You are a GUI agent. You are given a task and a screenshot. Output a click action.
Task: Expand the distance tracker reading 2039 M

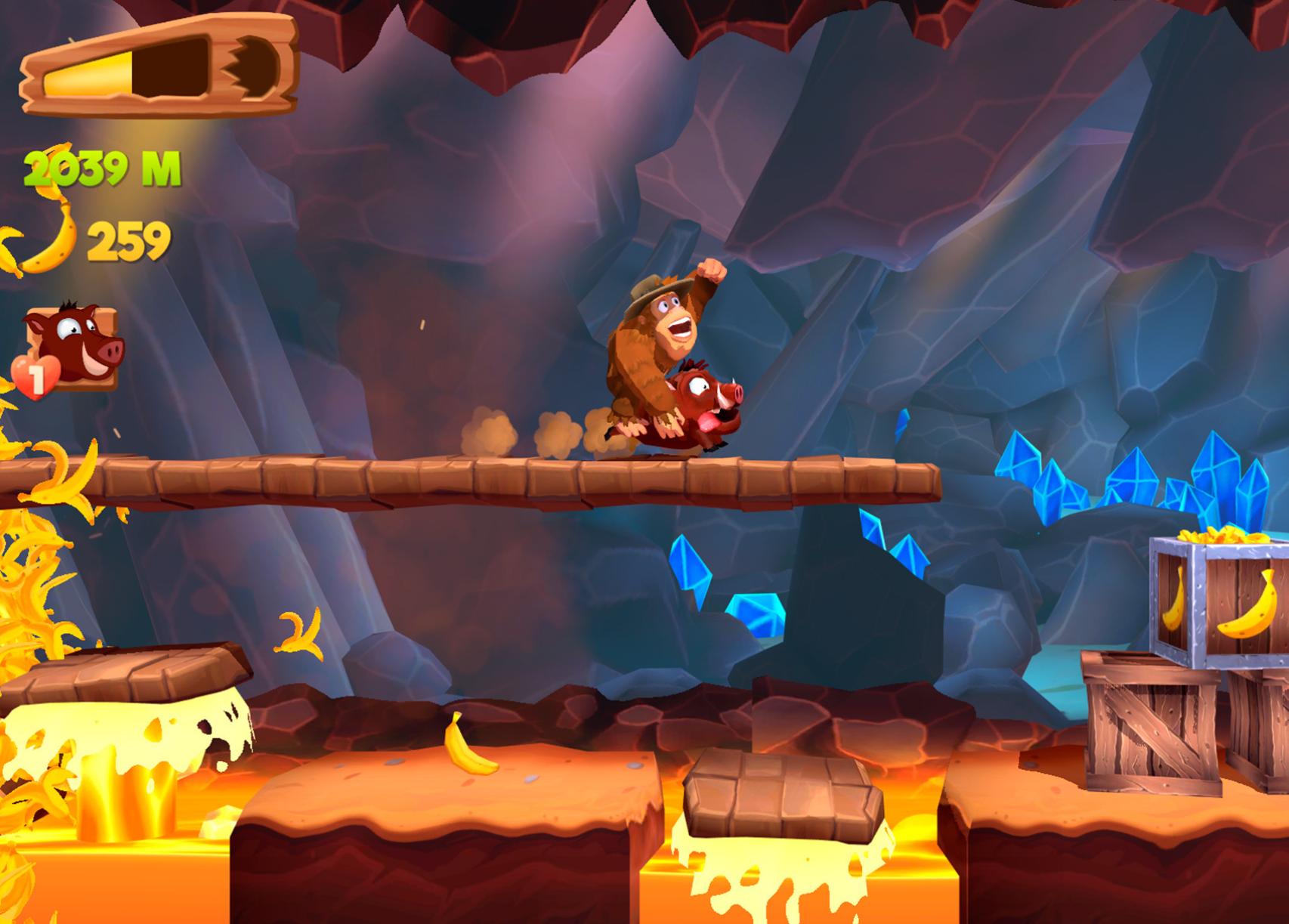[102, 166]
